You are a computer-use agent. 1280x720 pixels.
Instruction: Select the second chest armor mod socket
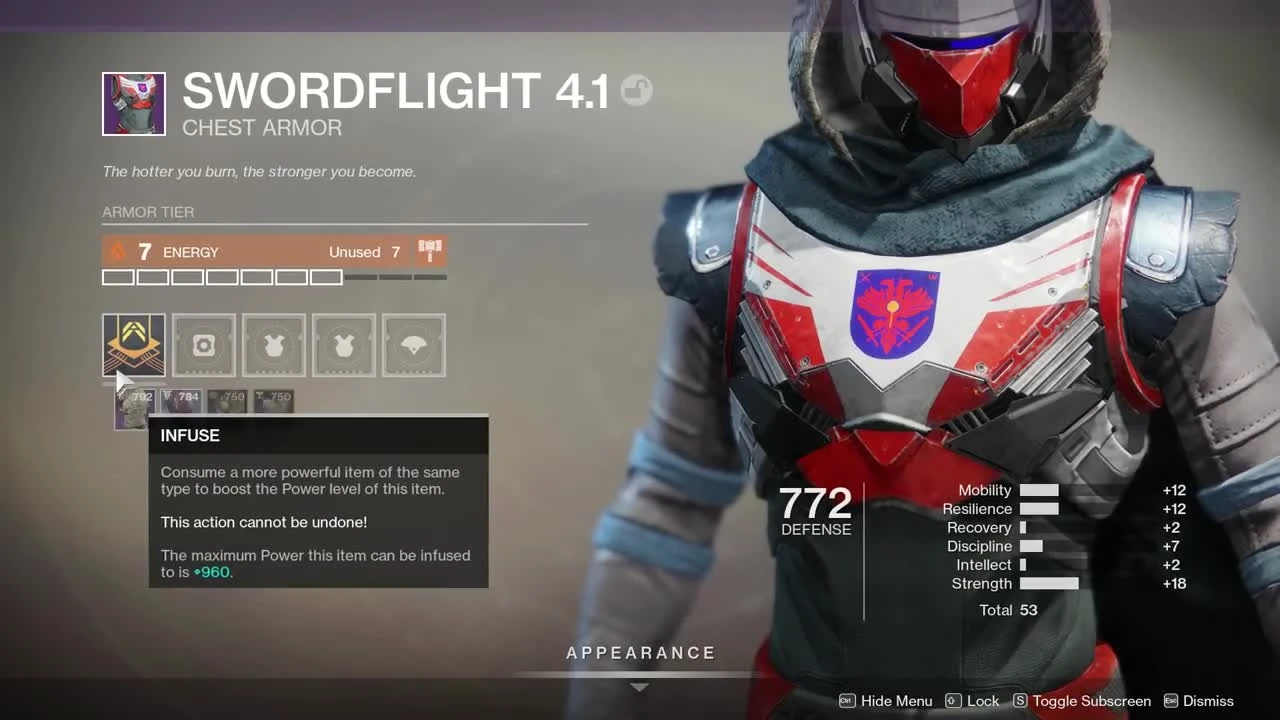pos(343,345)
